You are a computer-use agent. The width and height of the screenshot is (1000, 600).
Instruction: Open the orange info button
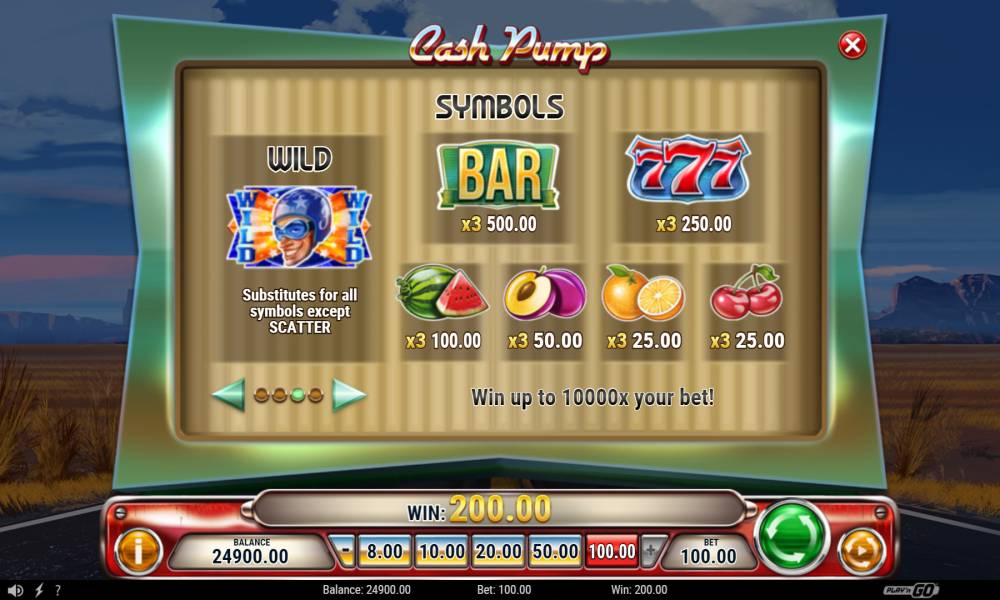138,551
